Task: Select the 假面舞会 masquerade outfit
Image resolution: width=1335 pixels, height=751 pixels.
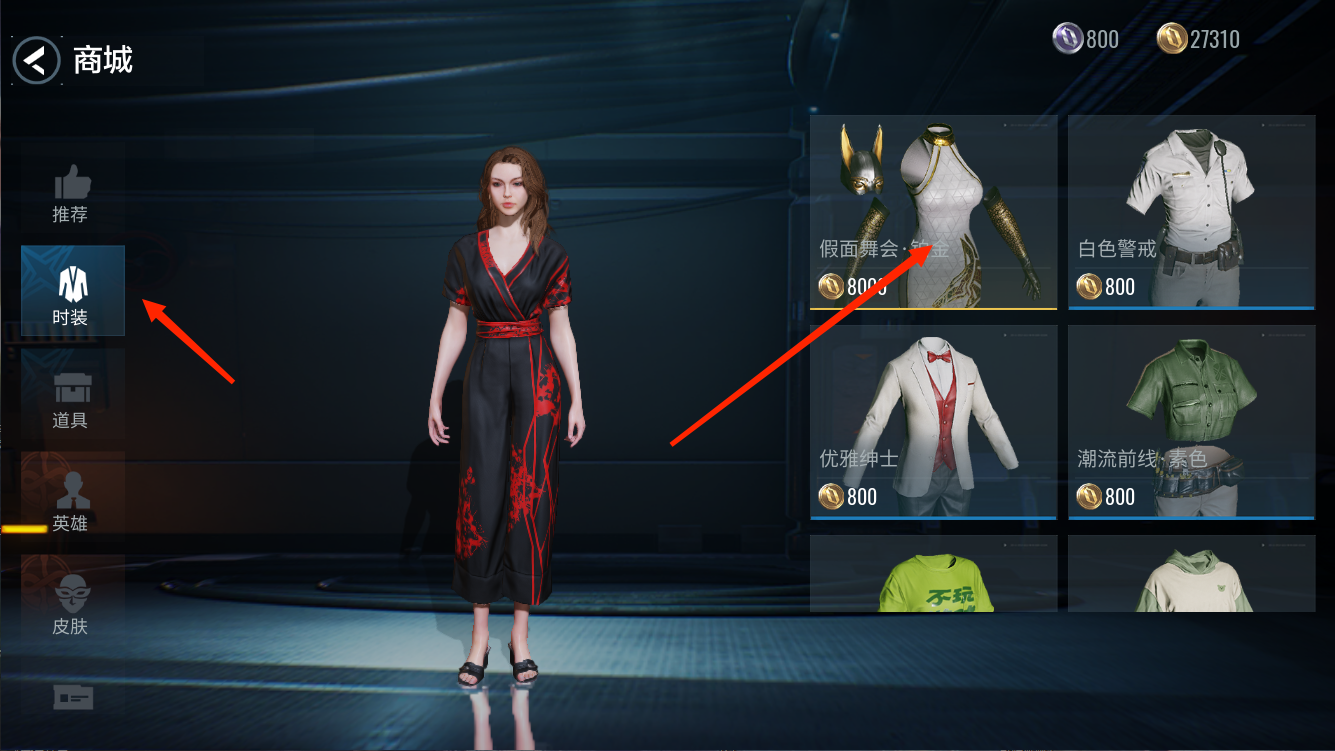Action: coord(933,212)
